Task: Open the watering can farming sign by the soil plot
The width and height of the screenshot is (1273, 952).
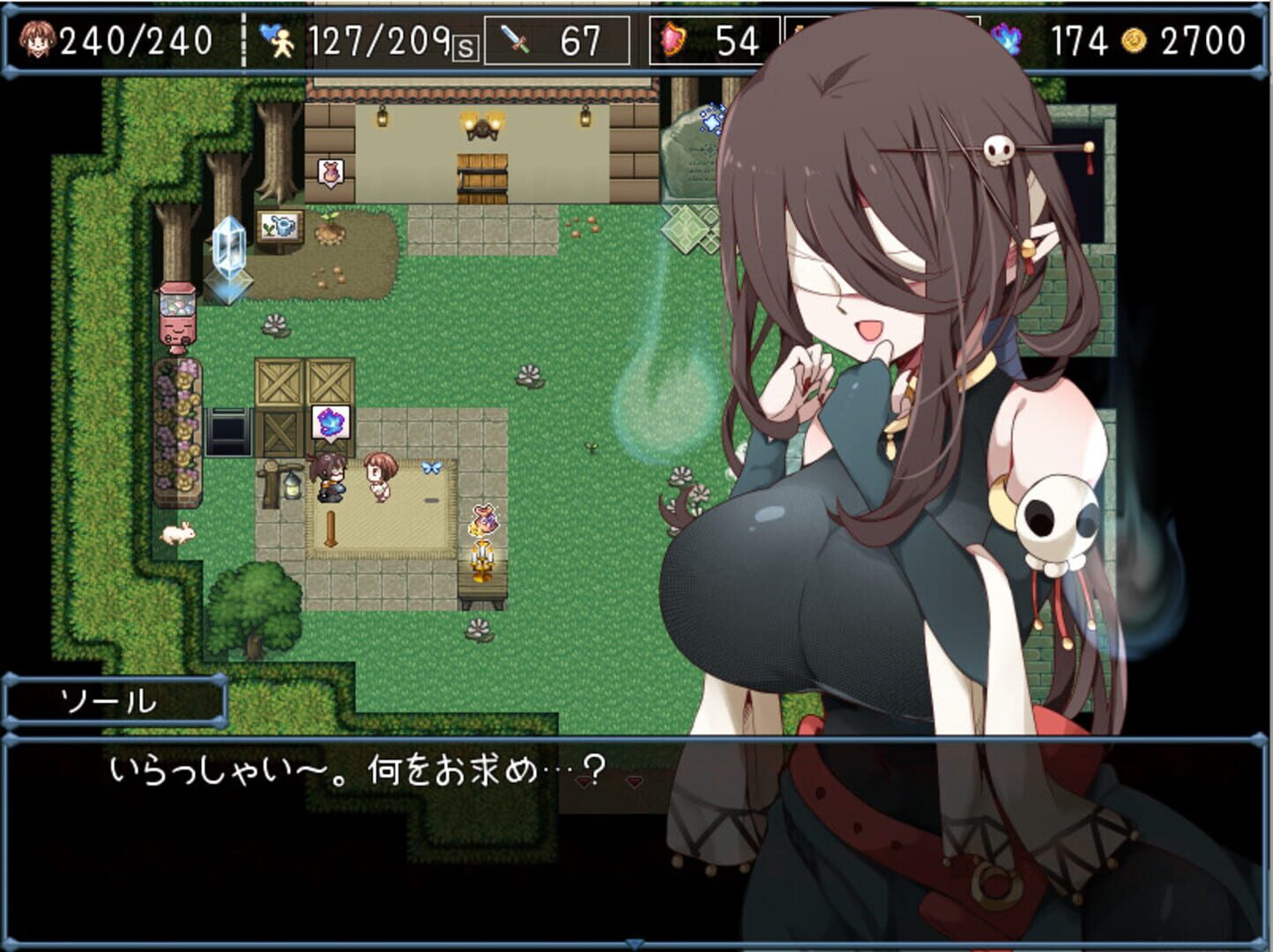Action: click(x=278, y=227)
